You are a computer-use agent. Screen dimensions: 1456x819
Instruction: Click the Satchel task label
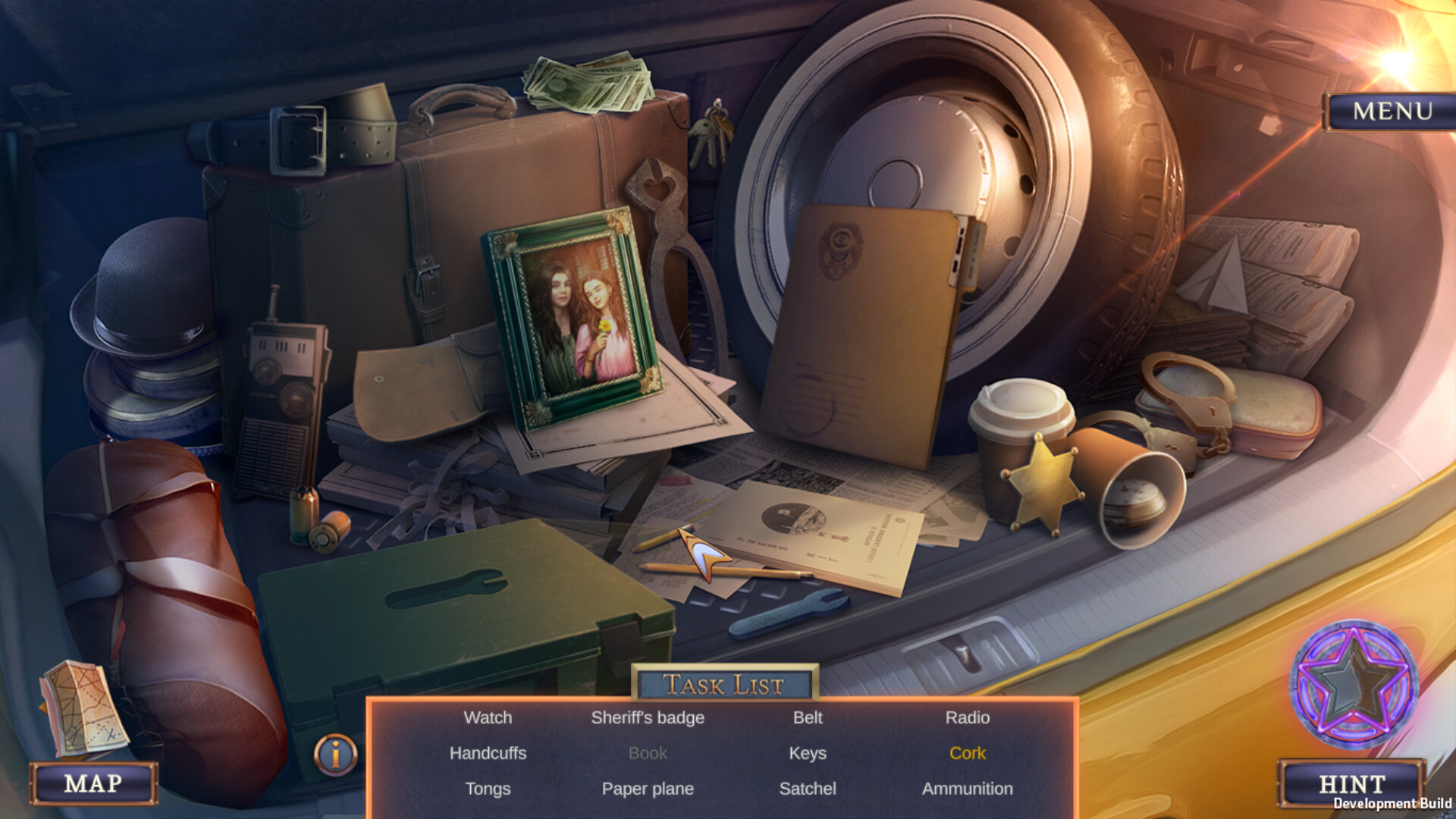click(807, 789)
